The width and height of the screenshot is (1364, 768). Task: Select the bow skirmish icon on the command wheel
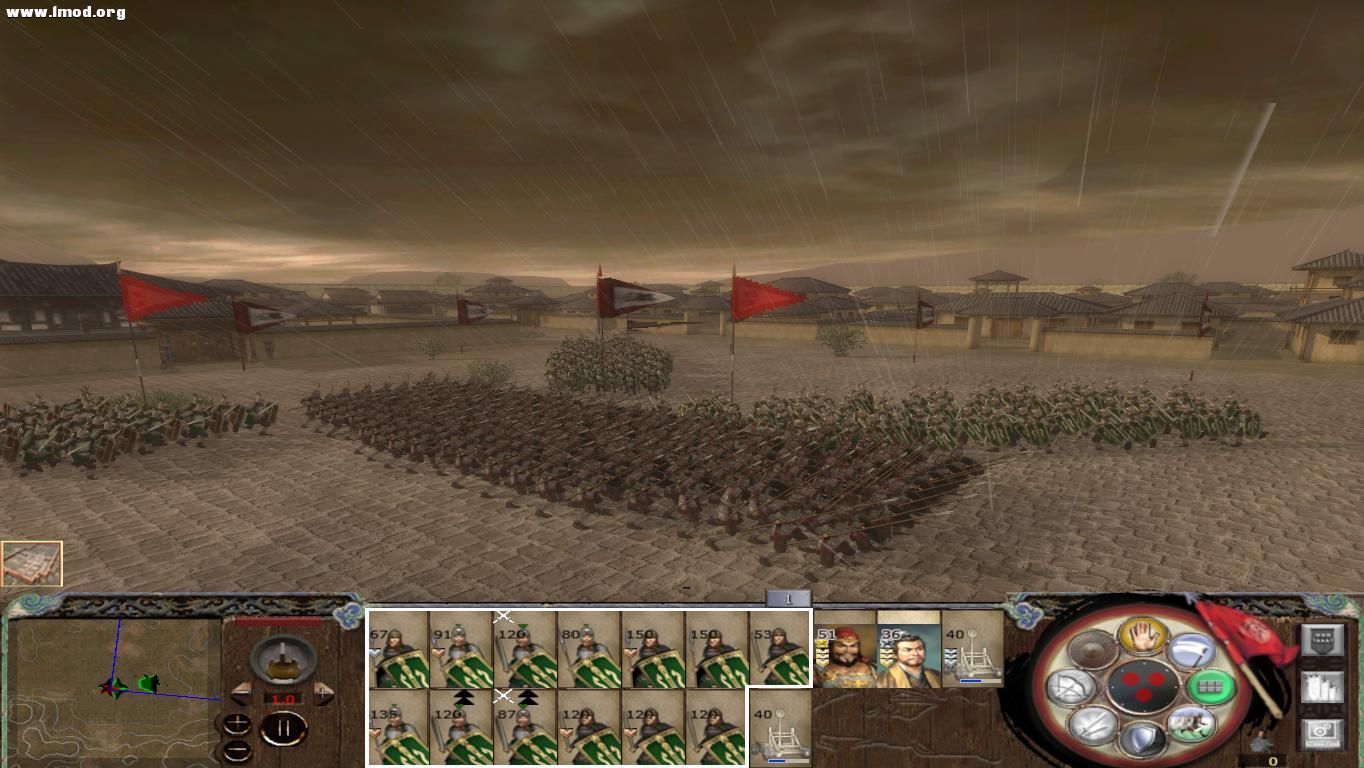[1070, 686]
